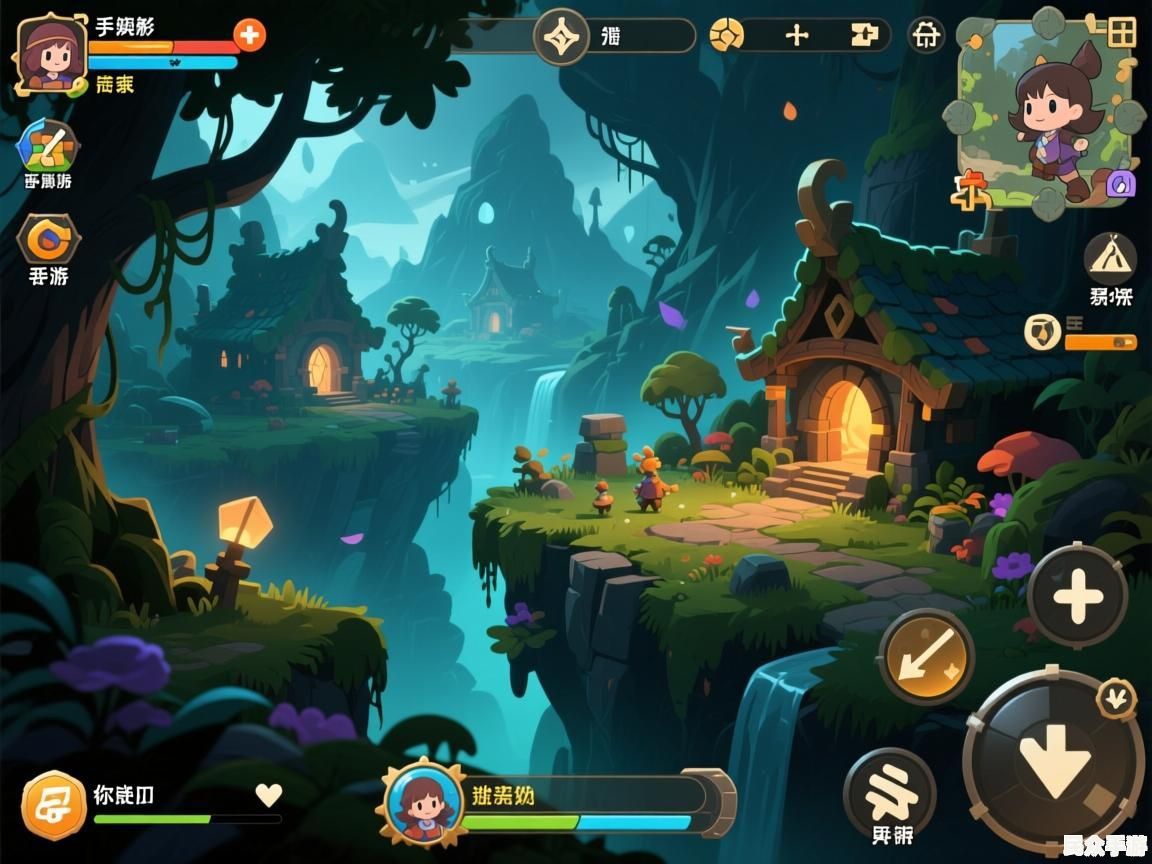Select the gold coin currency icon
This screenshot has height=864, width=1152.
point(726,36)
